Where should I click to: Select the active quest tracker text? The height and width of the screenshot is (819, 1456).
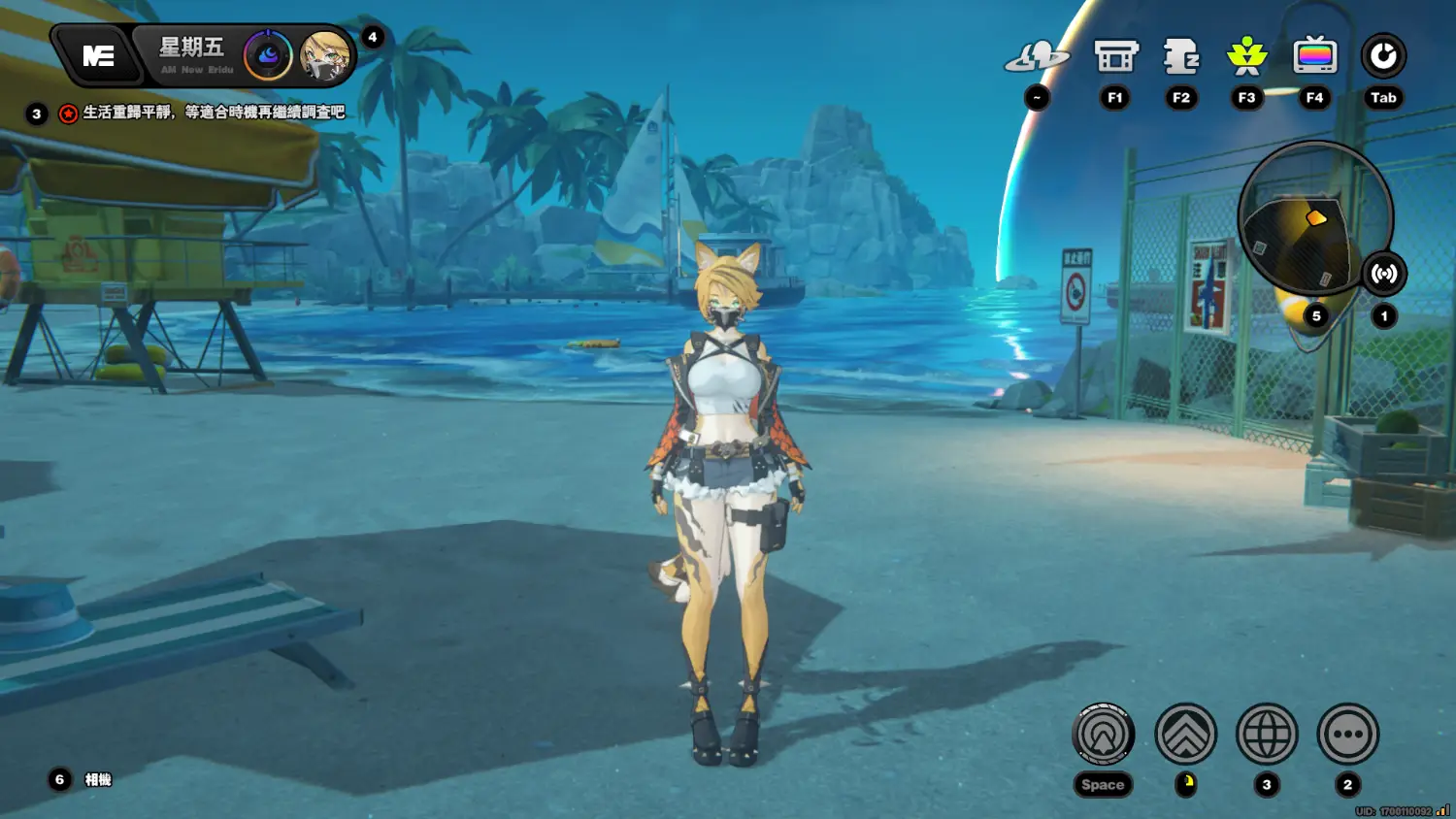(214, 113)
